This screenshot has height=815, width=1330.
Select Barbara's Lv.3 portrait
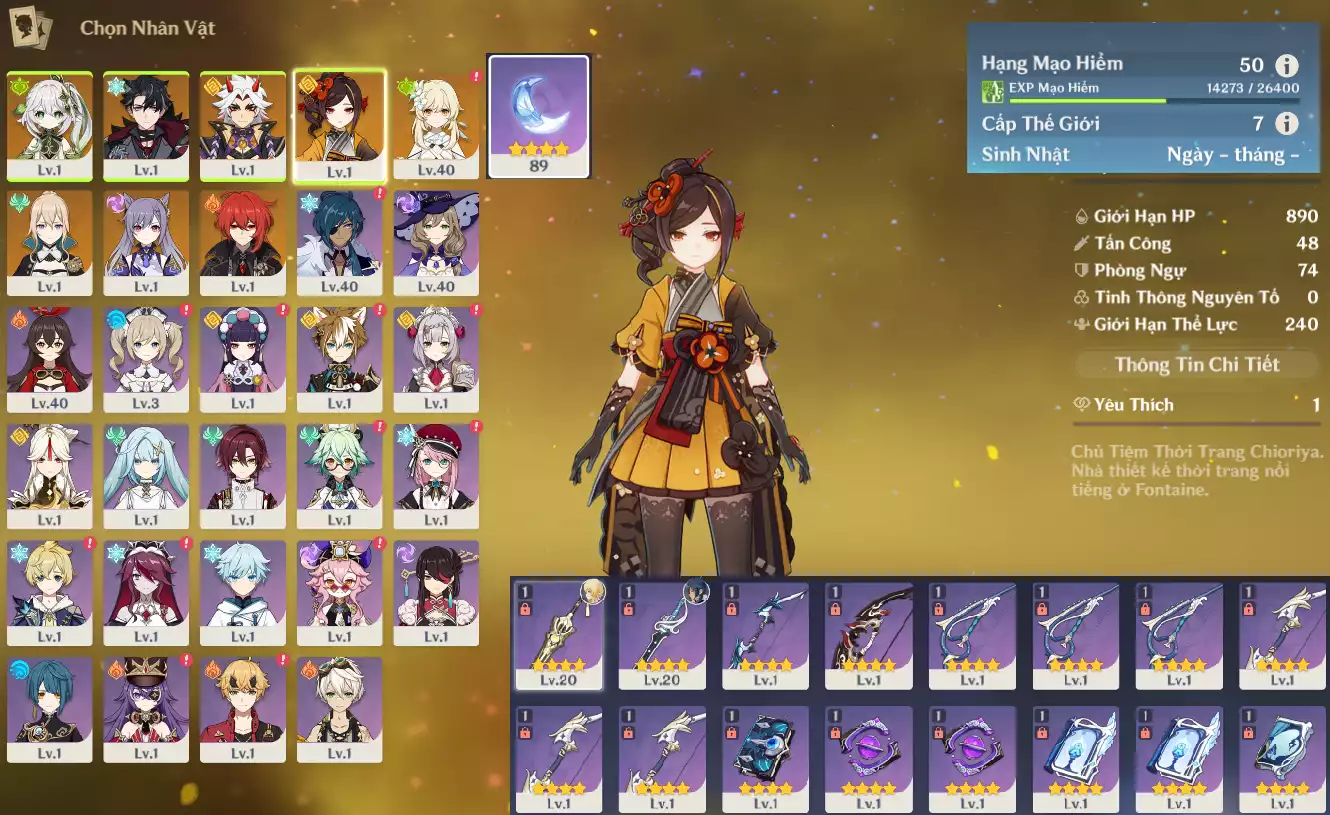pos(146,353)
